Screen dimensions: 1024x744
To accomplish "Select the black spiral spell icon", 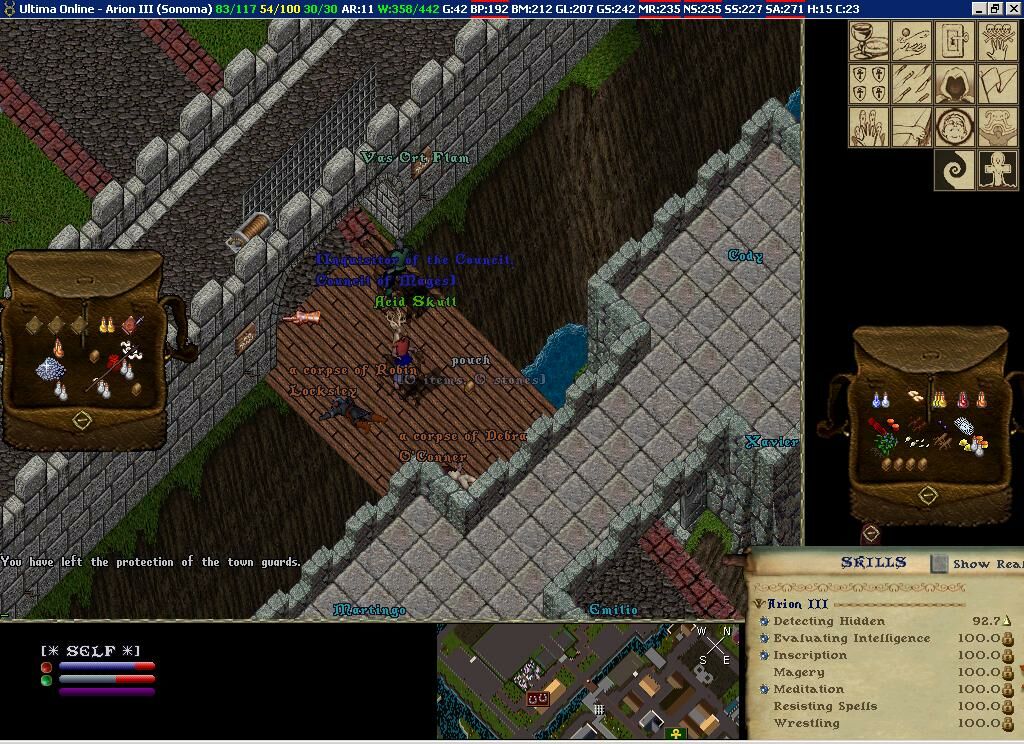I will pyautogui.click(x=955, y=170).
